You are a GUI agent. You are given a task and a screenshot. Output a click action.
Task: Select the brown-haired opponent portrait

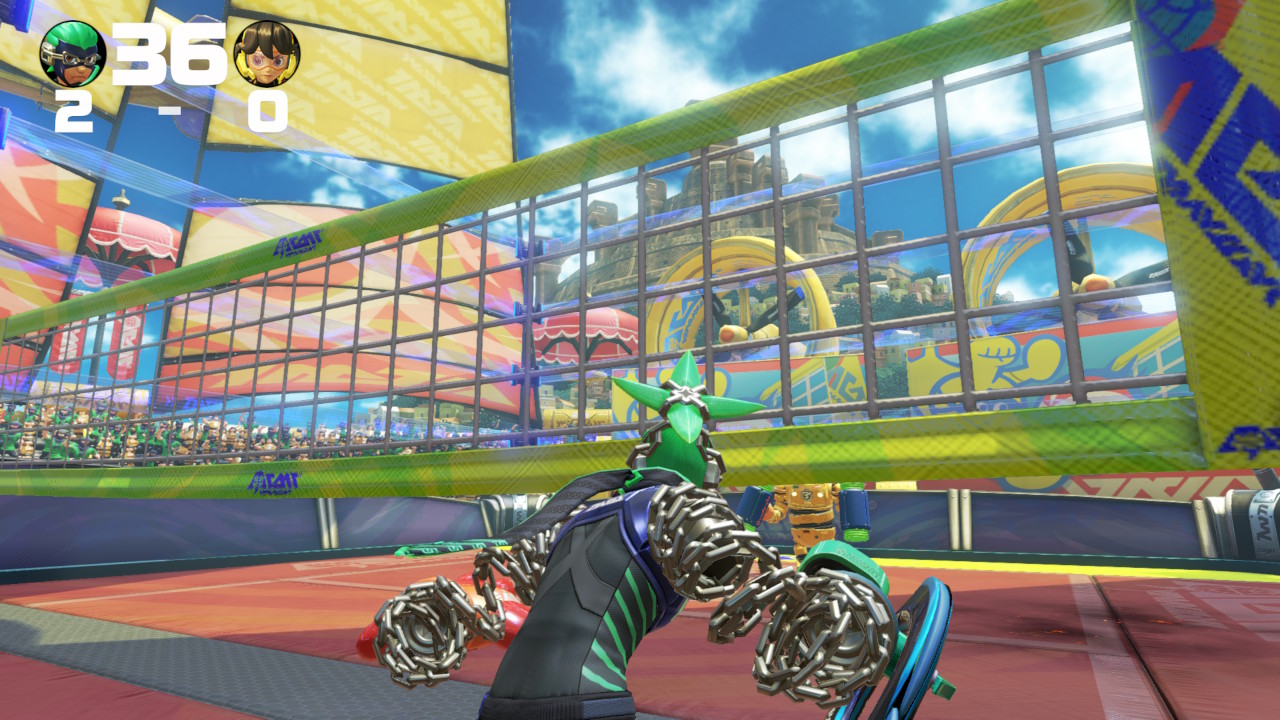pyautogui.click(x=267, y=54)
